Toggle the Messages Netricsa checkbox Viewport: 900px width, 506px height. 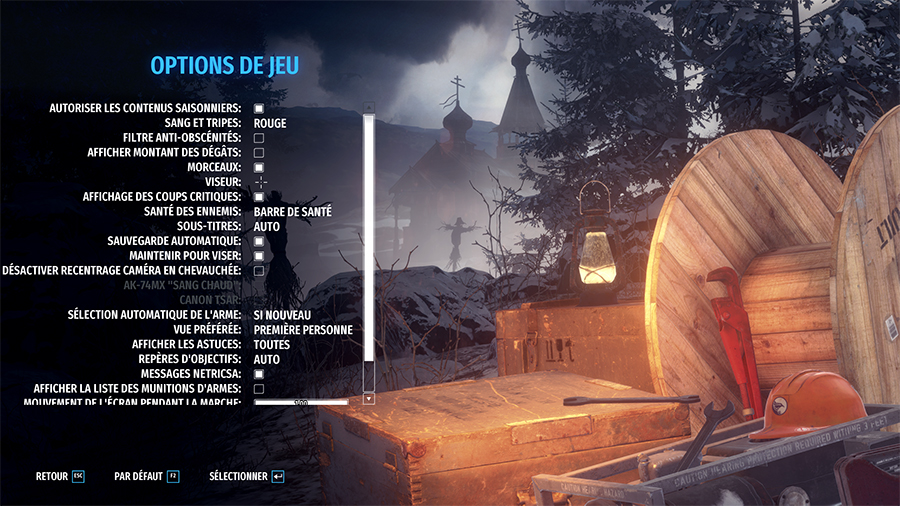click(x=258, y=374)
